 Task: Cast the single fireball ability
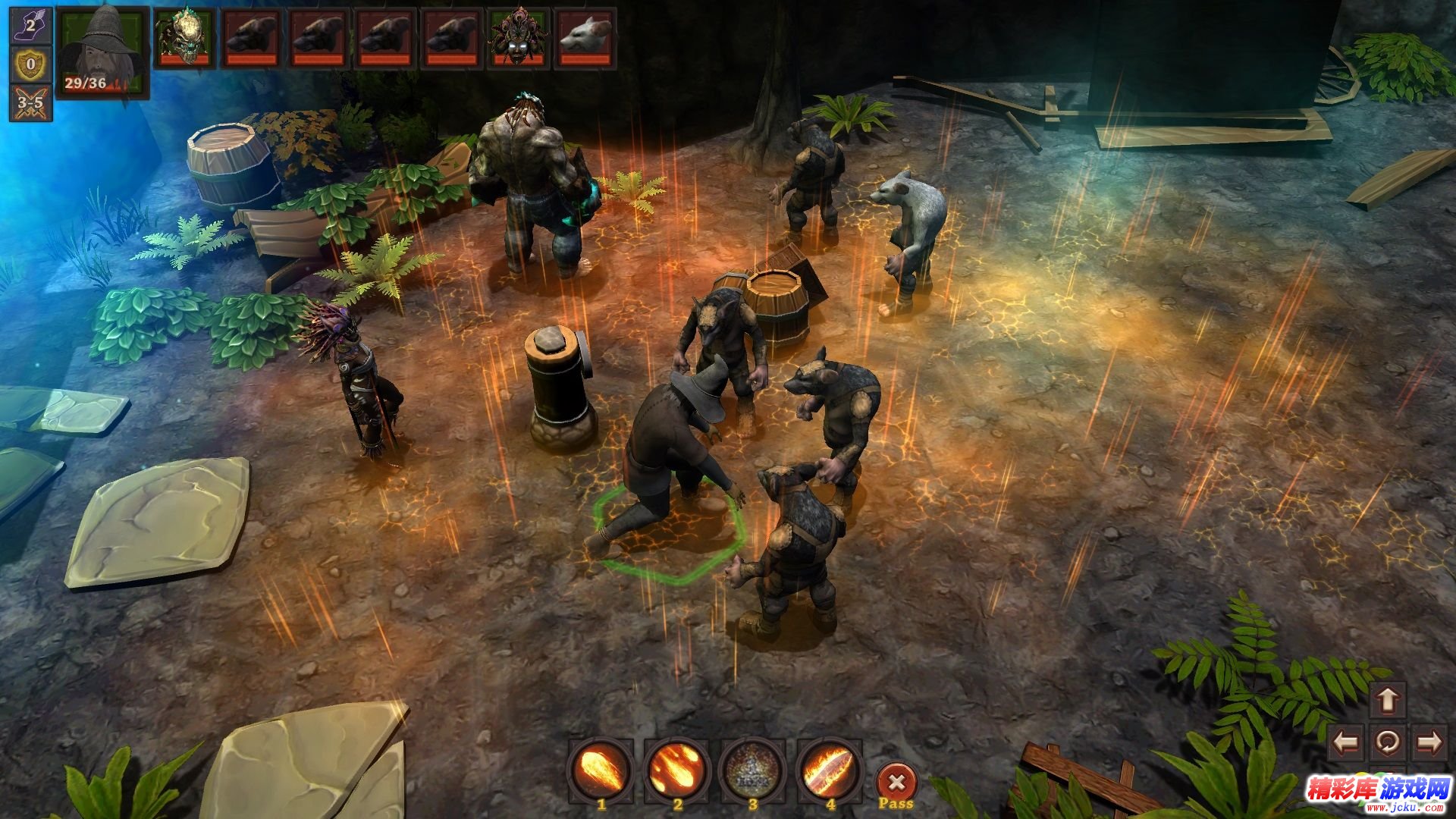coord(601,768)
